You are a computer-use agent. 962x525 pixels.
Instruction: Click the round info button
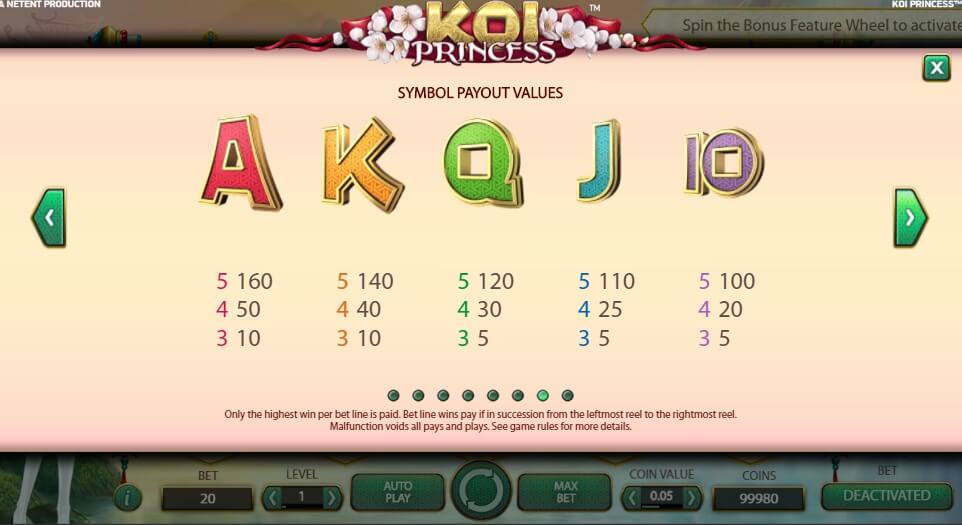point(127,497)
